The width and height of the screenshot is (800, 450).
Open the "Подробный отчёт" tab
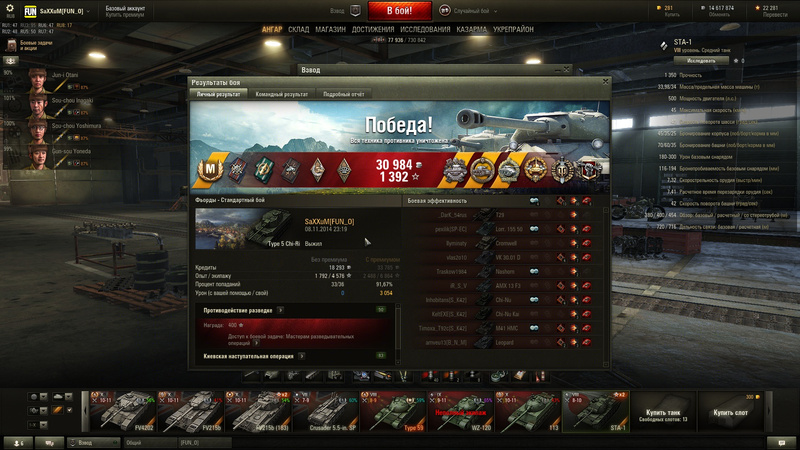(343, 94)
